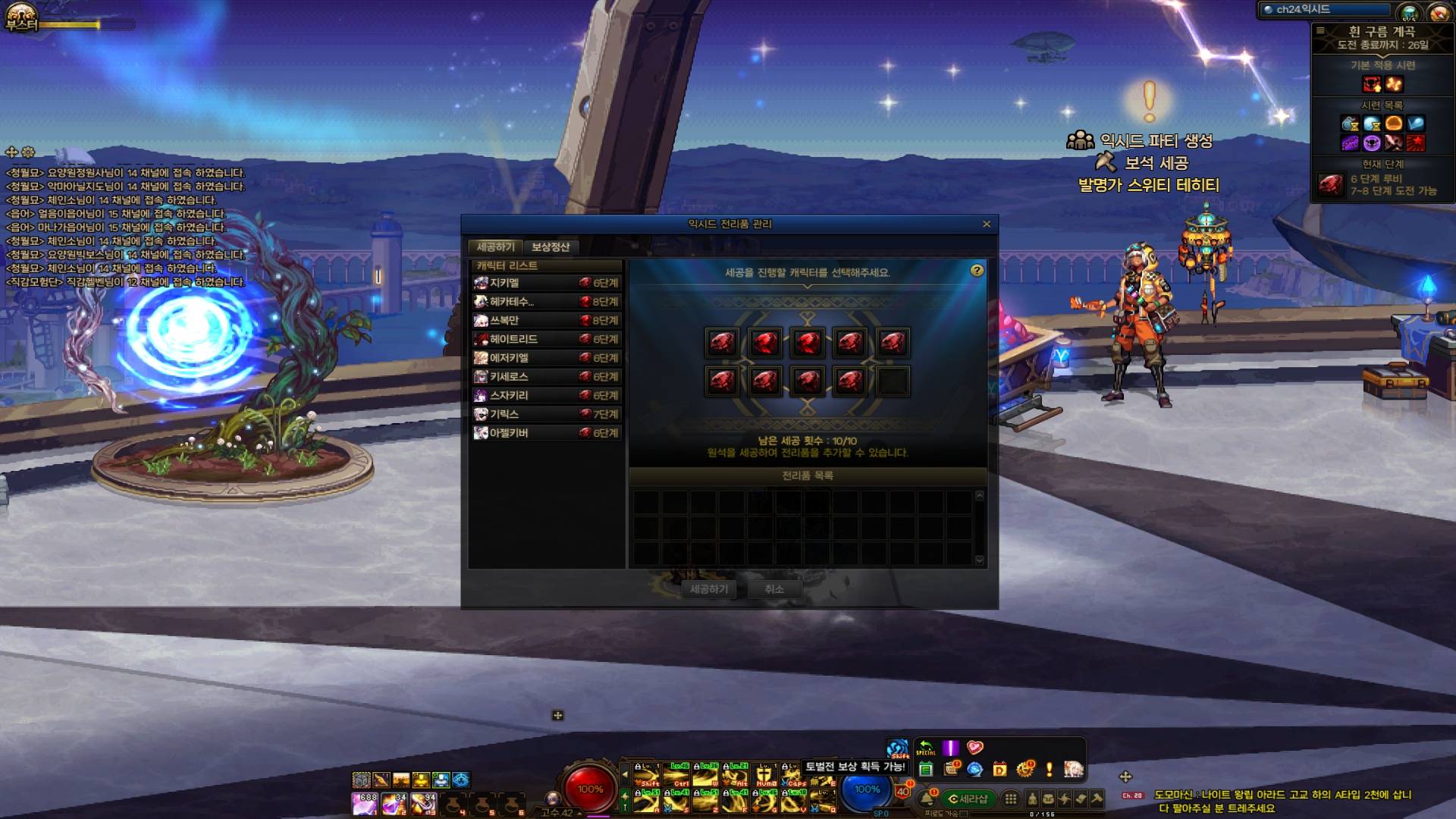Choose character 아젤키버 from the list
Viewport: 1456px width, 819px height.
(546, 433)
